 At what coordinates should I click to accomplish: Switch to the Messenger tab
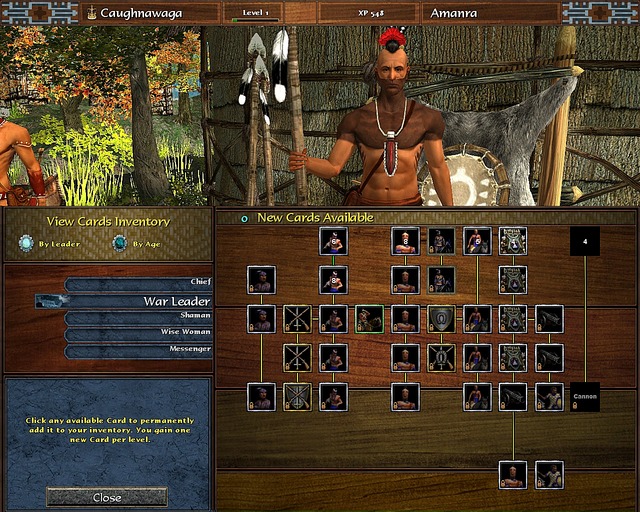coord(139,349)
